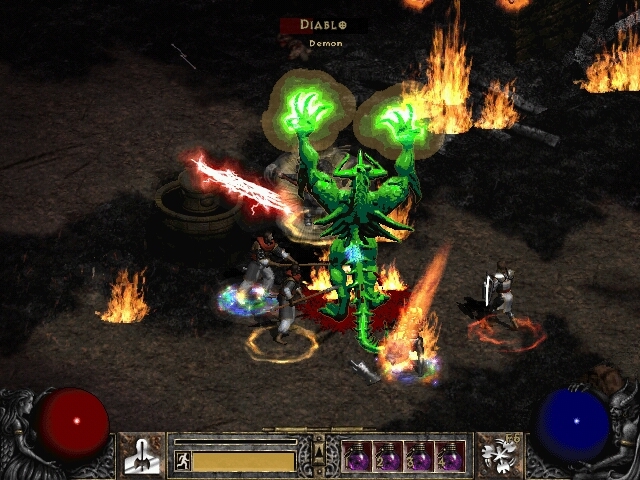Drink the purple potion in belt slot 4
Viewport: 640px width, 480px height.
coord(450,455)
